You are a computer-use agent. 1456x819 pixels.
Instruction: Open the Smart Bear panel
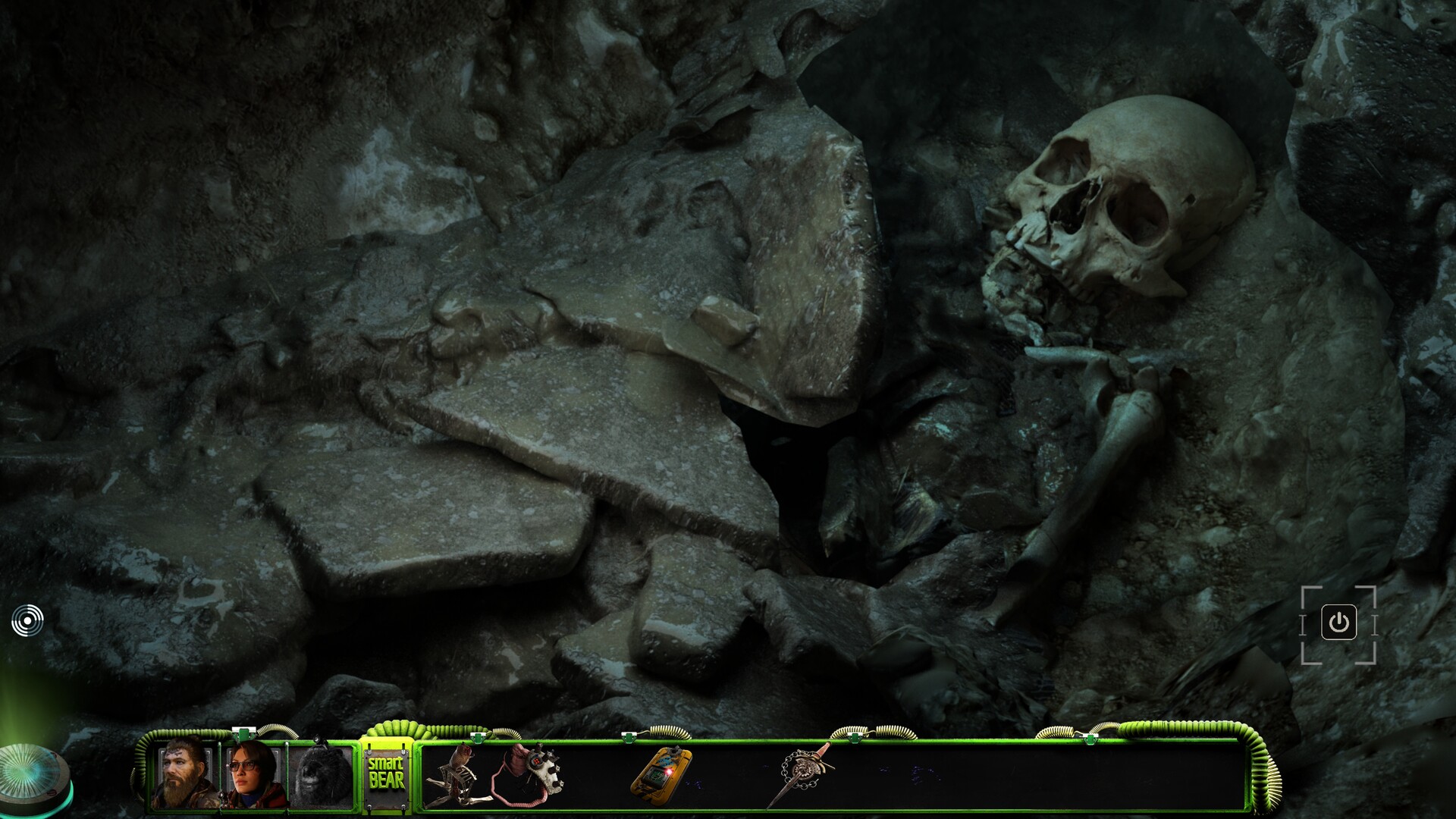click(x=386, y=773)
